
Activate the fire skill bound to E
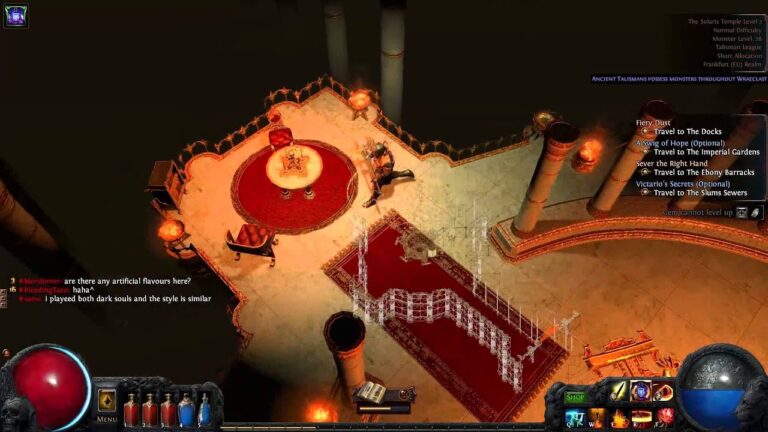[x=619, y=418]
